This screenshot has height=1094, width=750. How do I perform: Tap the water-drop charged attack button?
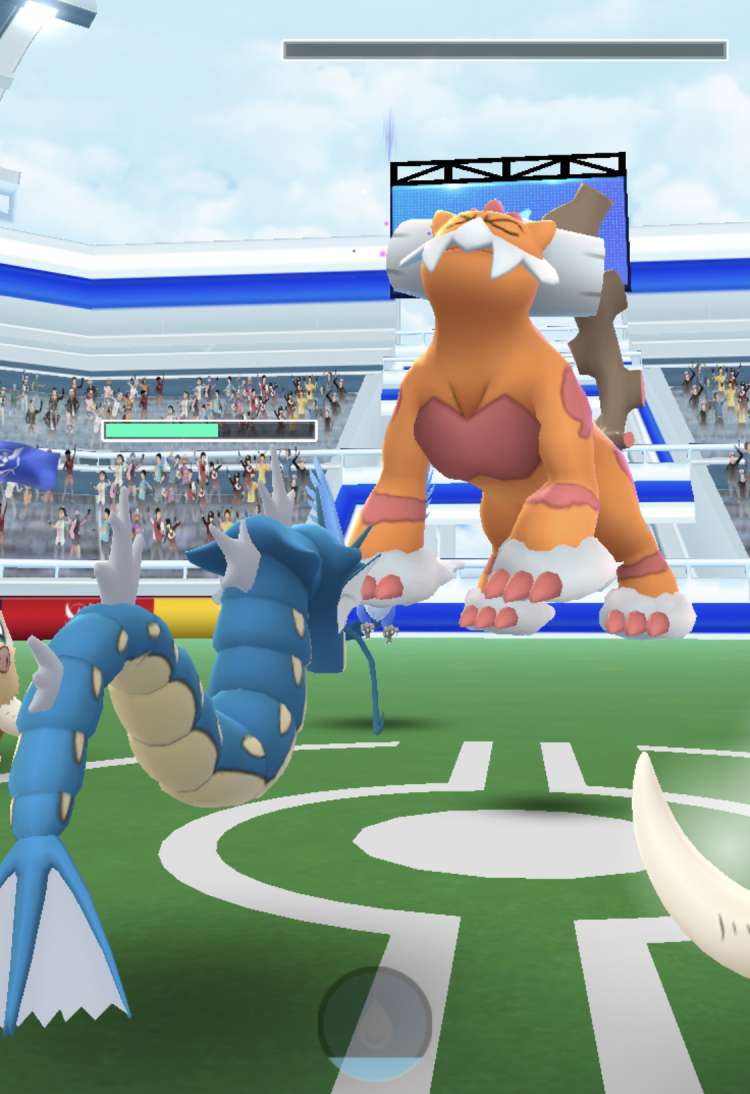click(375, 1023)
